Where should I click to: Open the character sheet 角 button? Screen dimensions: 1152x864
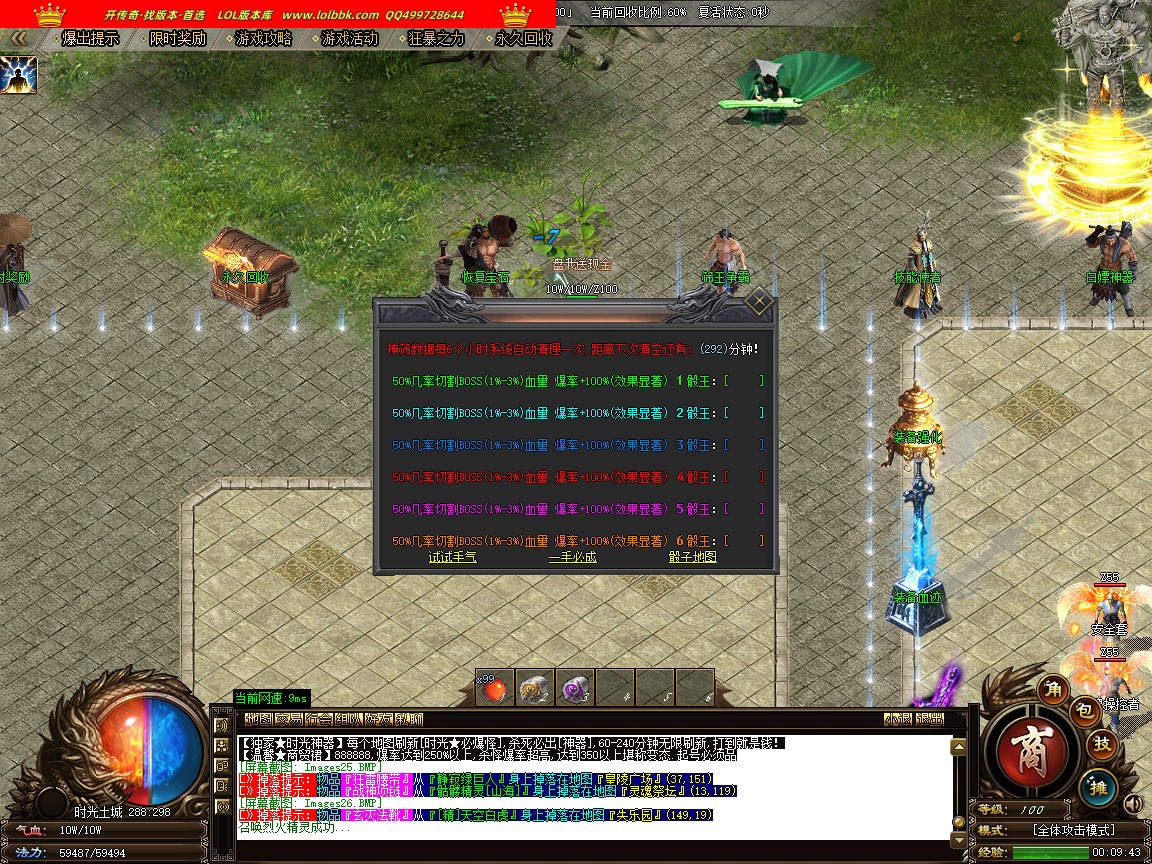[x=1052, y=689]
